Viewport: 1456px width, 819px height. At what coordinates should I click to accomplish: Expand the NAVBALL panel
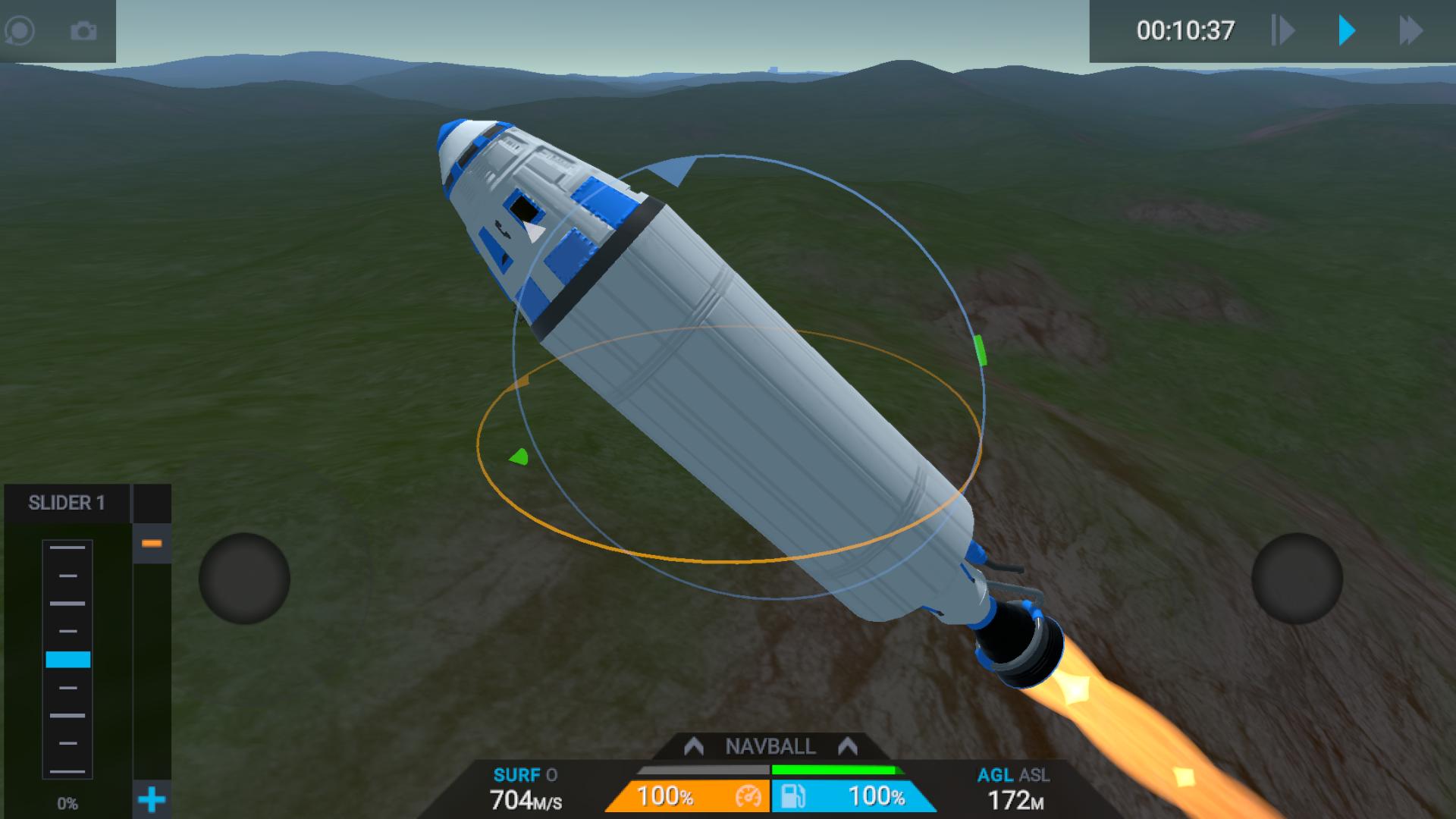(770, 747)
